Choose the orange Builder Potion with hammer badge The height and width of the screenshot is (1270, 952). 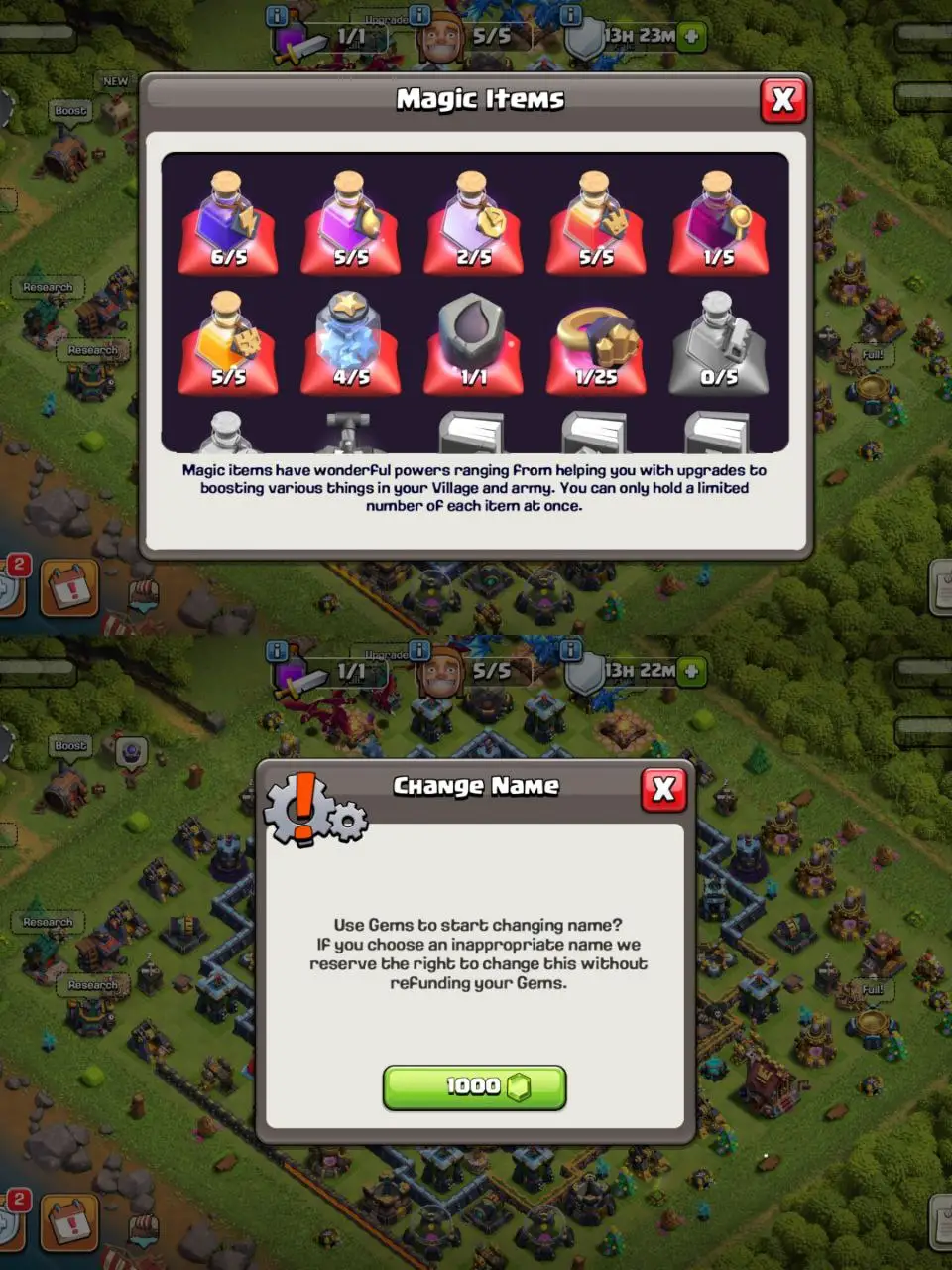228,343
